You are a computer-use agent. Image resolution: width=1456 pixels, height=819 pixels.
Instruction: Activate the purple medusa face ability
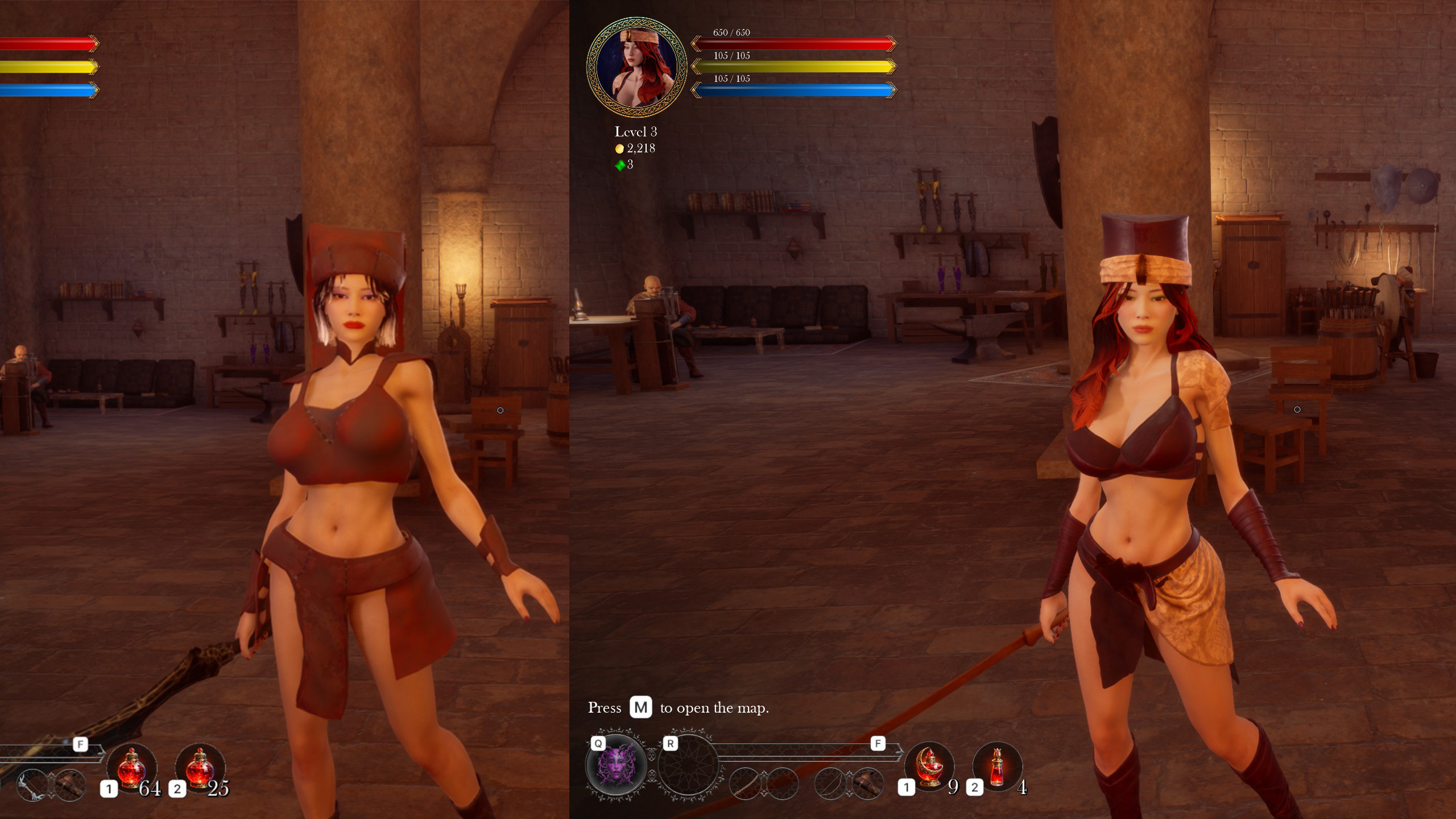616,765
